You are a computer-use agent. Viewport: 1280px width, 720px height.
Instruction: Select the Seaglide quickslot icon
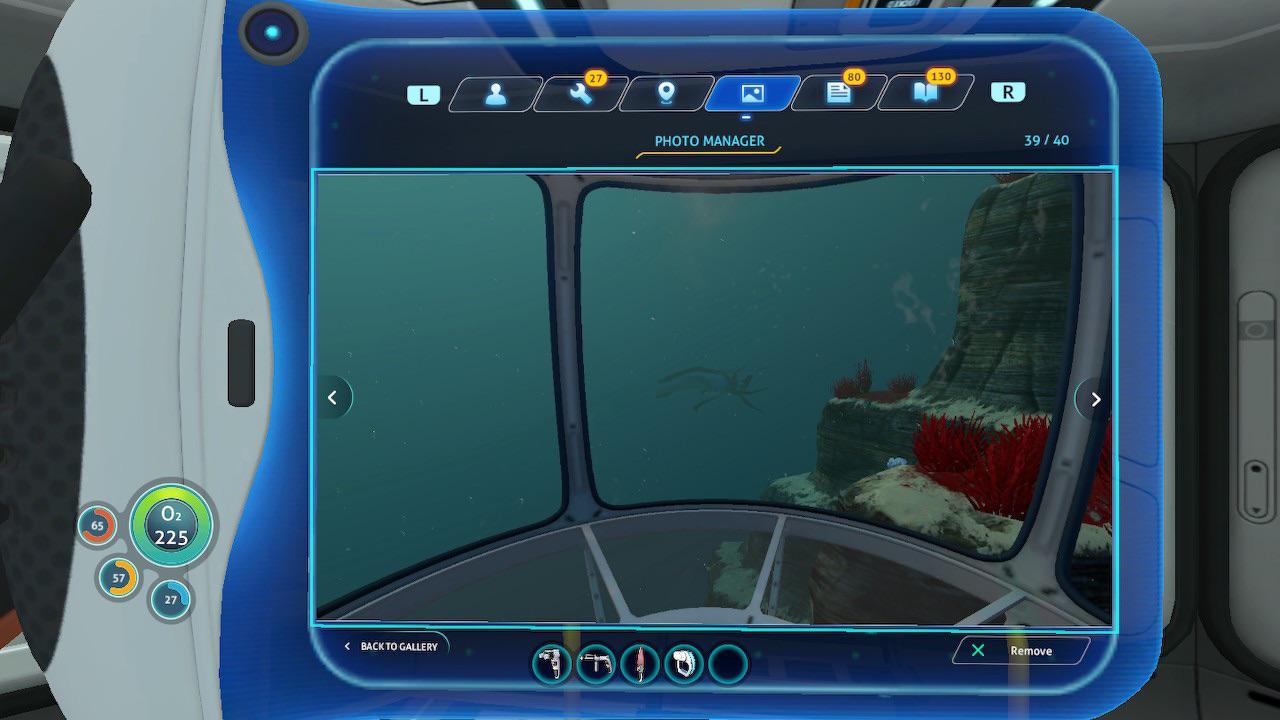click(684, 663)
